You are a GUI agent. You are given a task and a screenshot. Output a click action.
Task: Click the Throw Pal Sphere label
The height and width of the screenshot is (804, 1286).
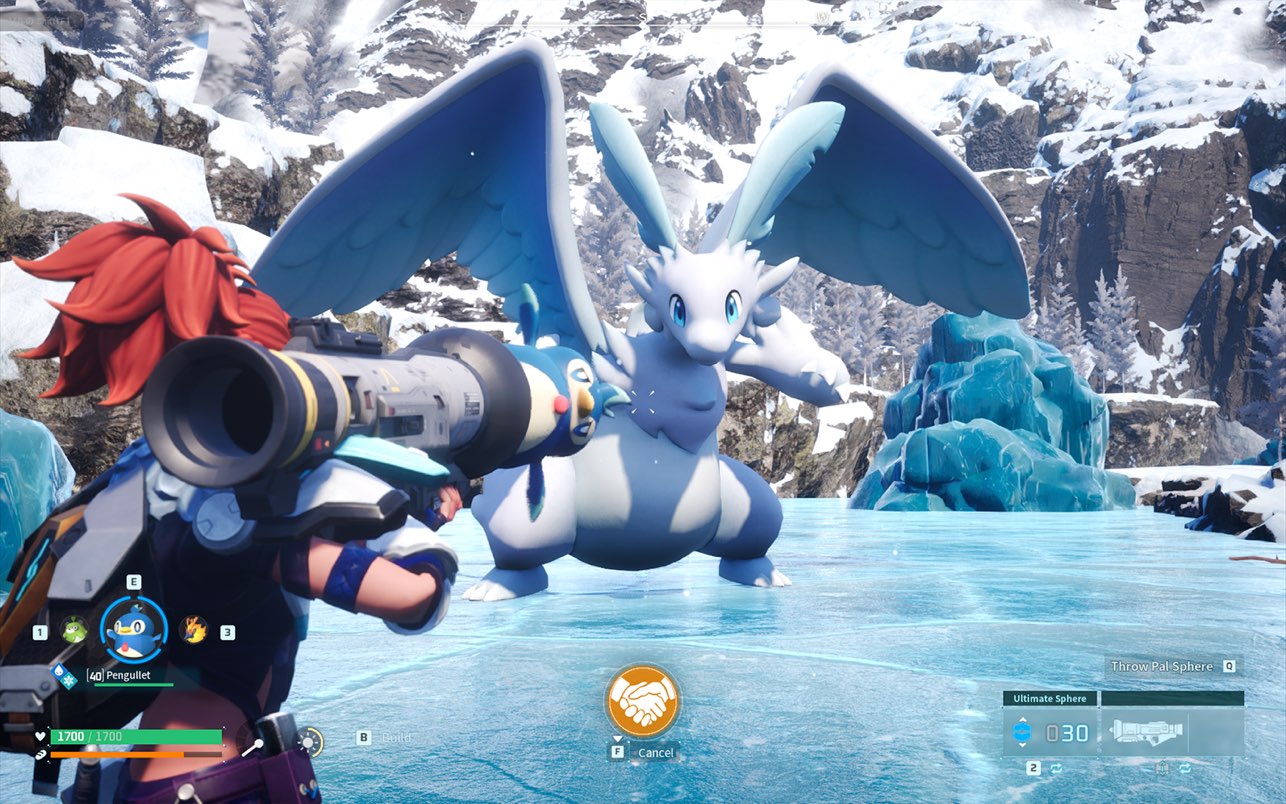click(1161, 666)
